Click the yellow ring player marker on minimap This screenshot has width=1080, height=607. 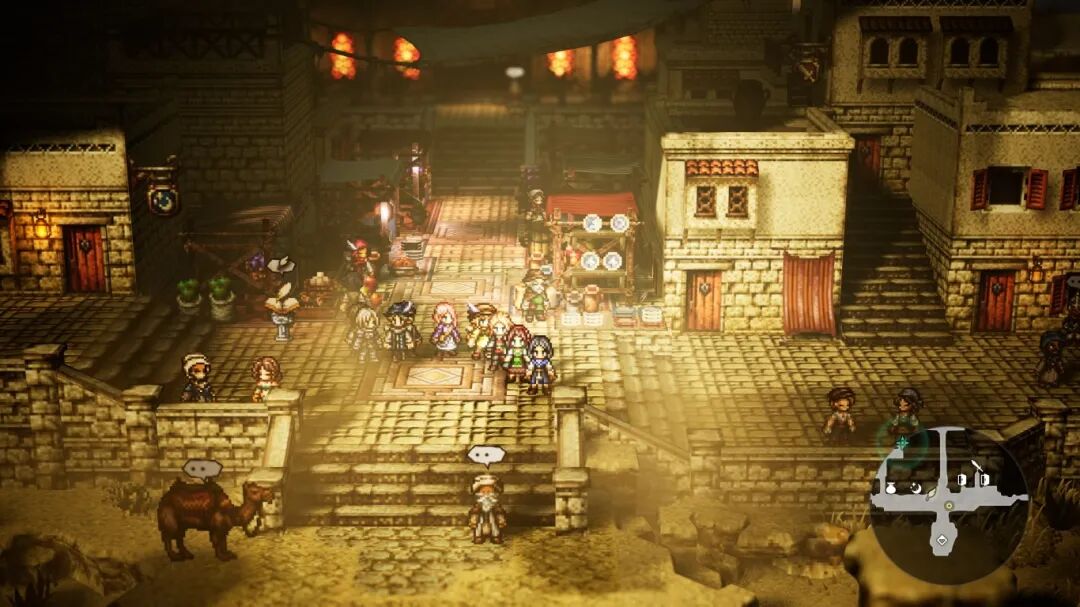(x=948, y=505)
